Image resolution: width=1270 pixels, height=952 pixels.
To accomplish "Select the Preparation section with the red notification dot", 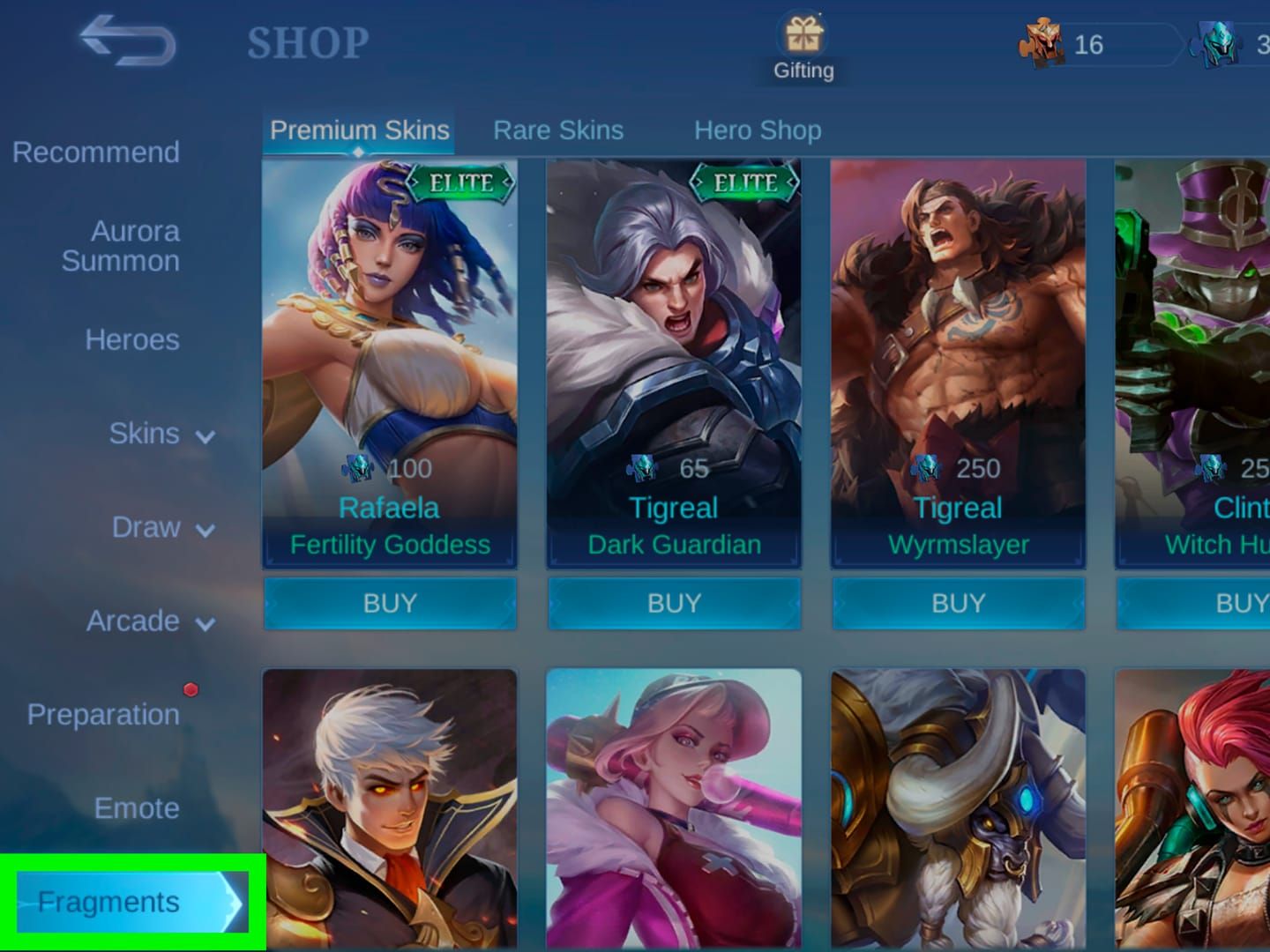I will [x=103, y=715].
